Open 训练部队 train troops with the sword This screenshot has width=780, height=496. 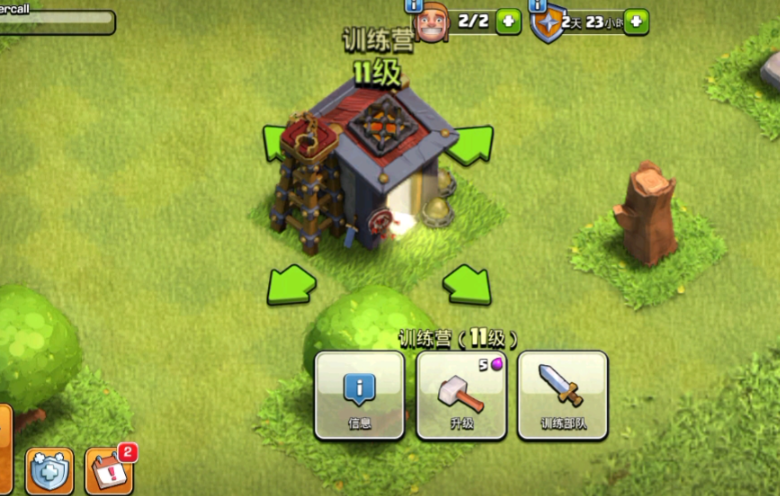pyautogui.click(x=562, y=394)
